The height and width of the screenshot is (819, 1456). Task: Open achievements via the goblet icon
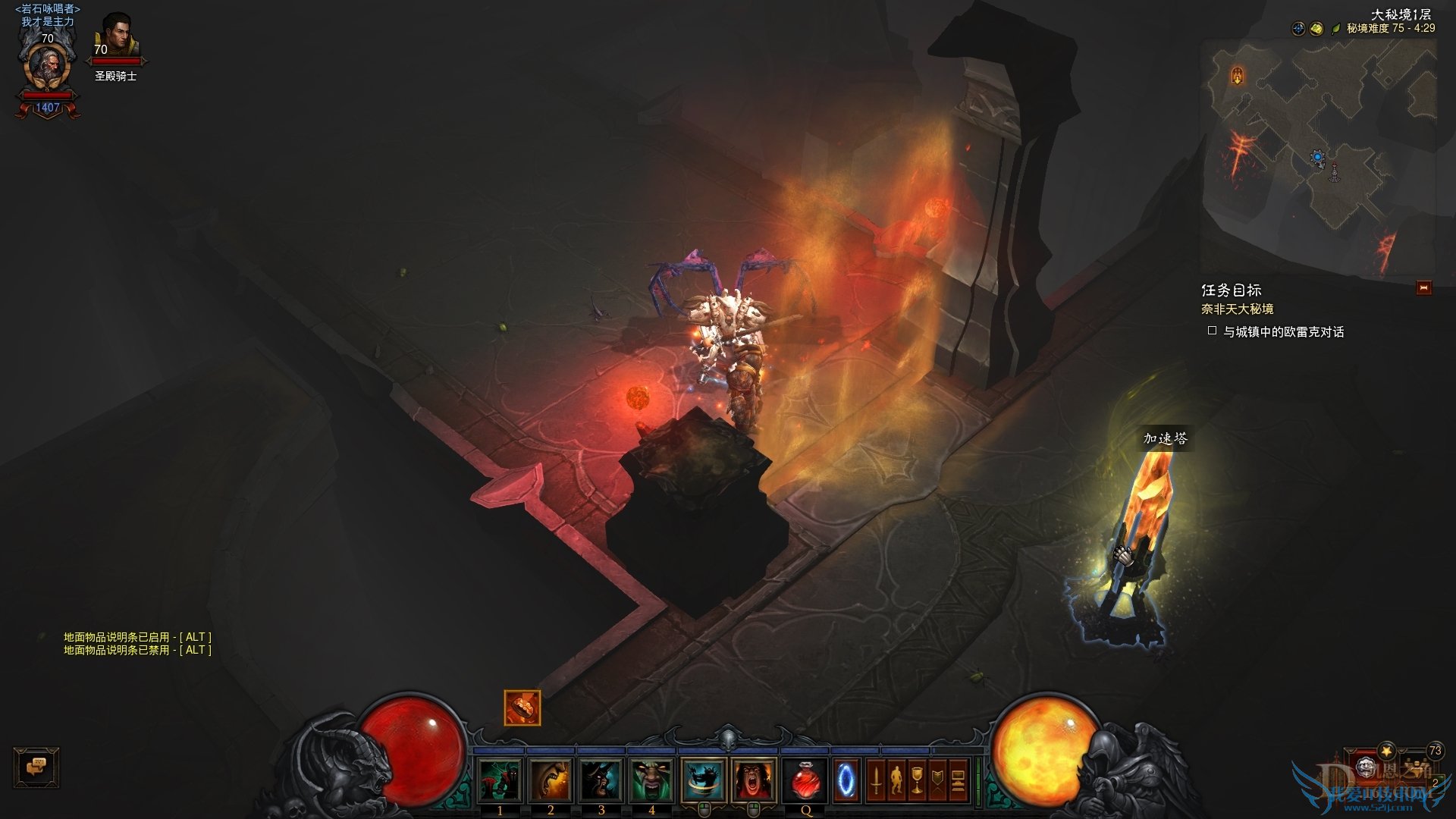tap(918, 779)
